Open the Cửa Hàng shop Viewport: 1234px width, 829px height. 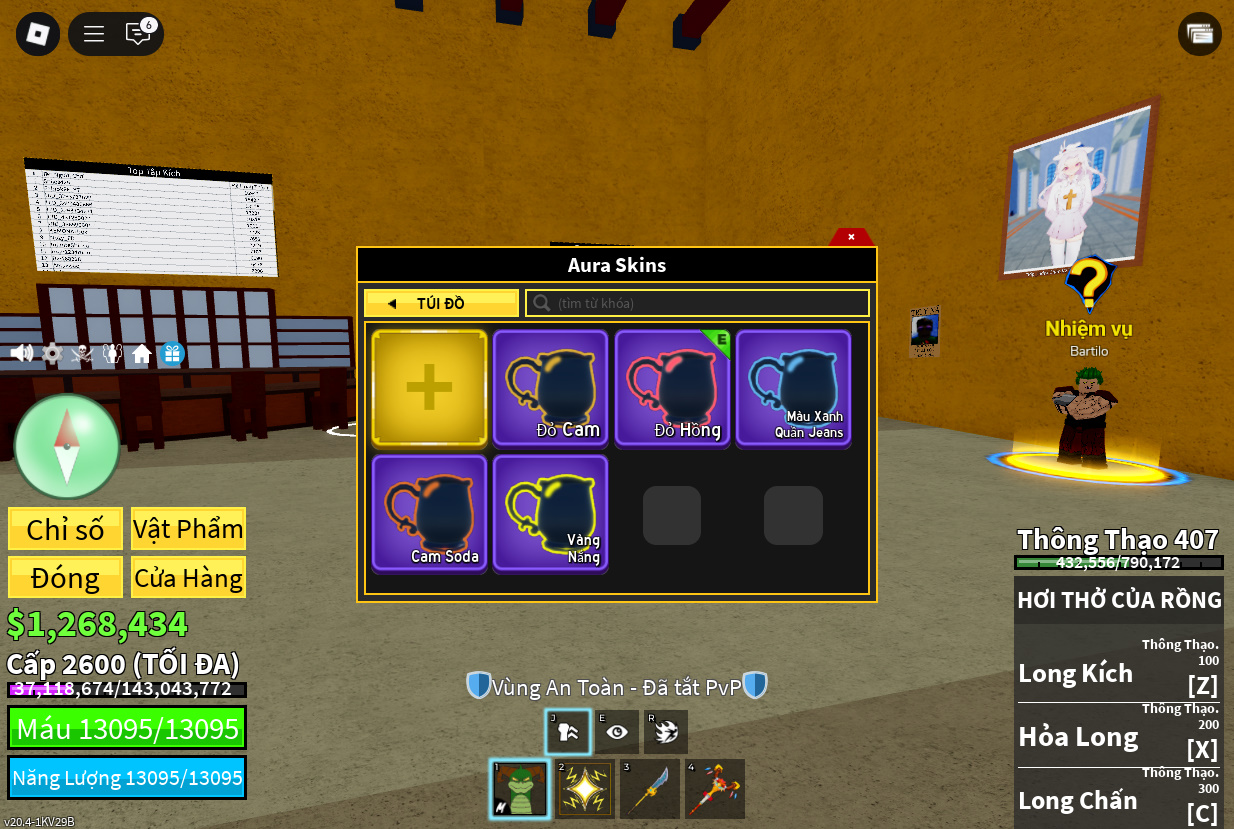click(x=188, y=578)
